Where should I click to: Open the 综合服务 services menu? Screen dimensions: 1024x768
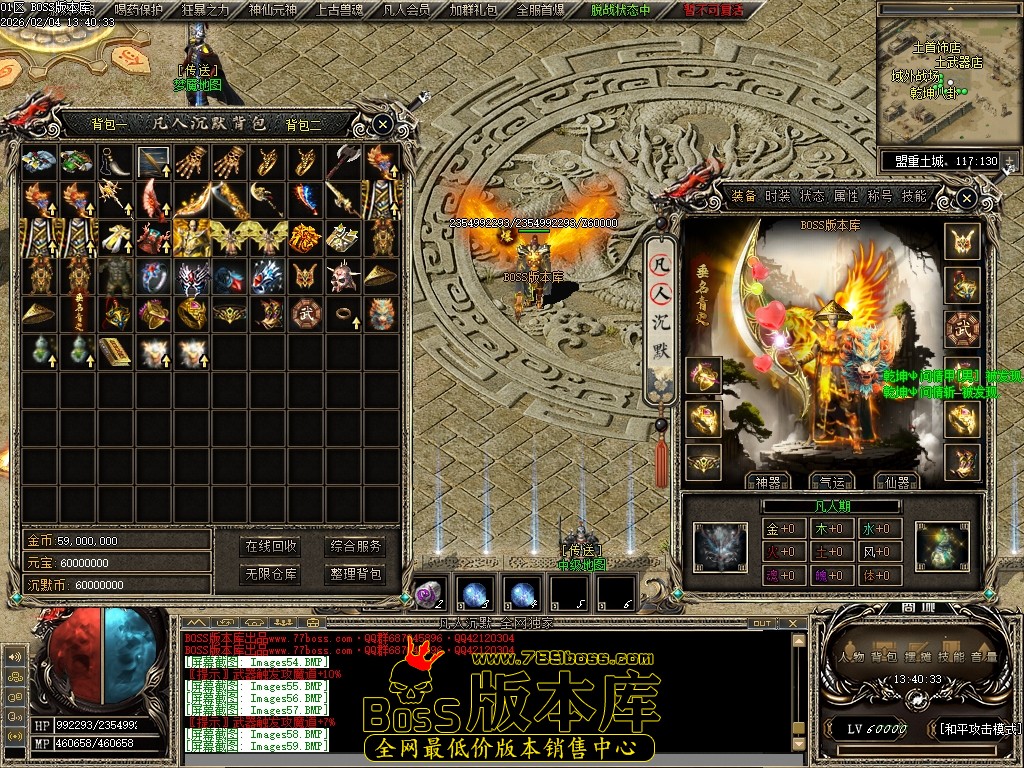pyautogui.click(x=356, y=546)
